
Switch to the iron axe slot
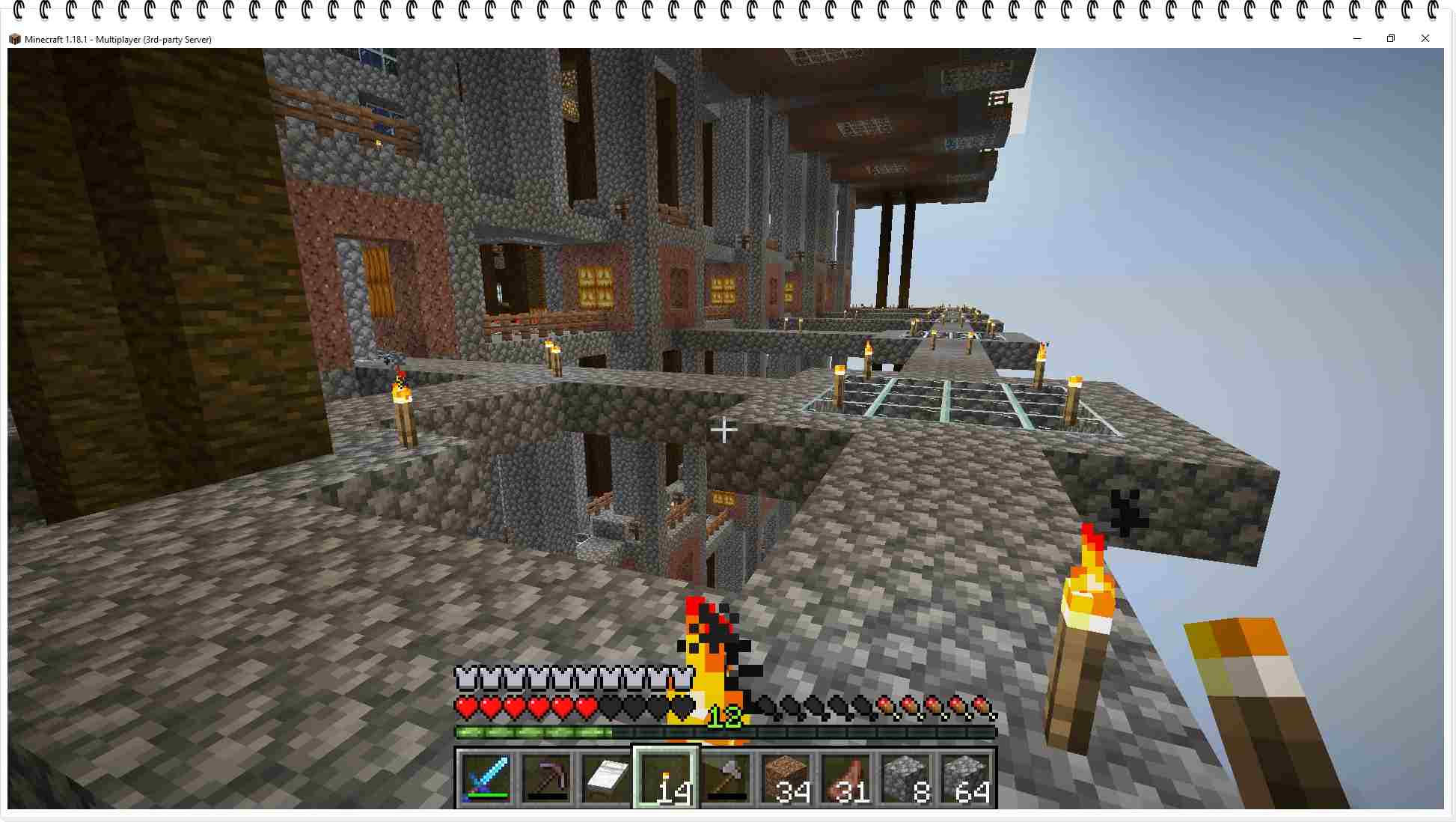726,779
